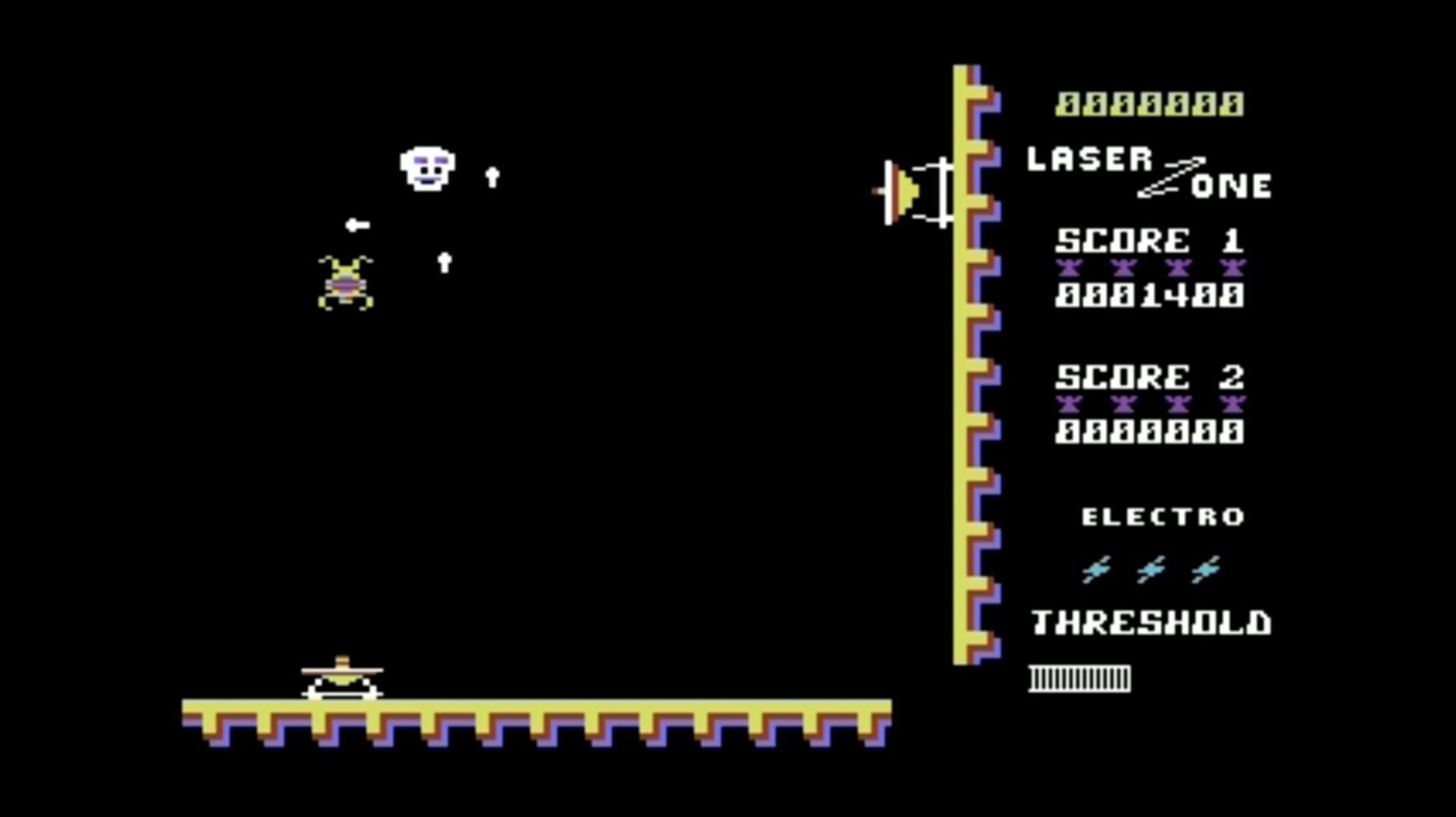Switch to the SCORE 1 display
The image size is (1456, 817).
1151,240
